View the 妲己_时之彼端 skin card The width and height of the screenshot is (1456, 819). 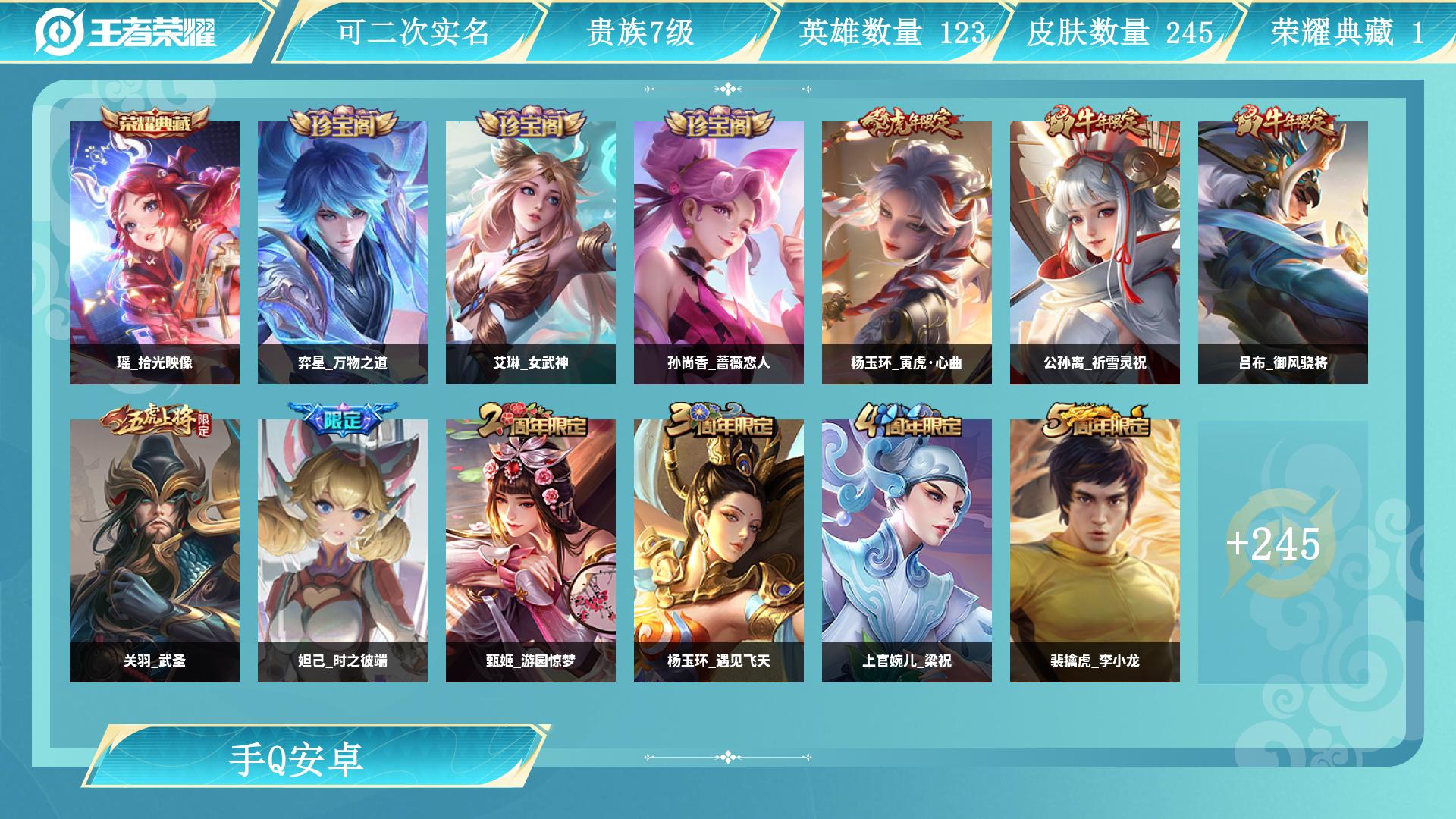pyautogui.click(x=343, y=551)
